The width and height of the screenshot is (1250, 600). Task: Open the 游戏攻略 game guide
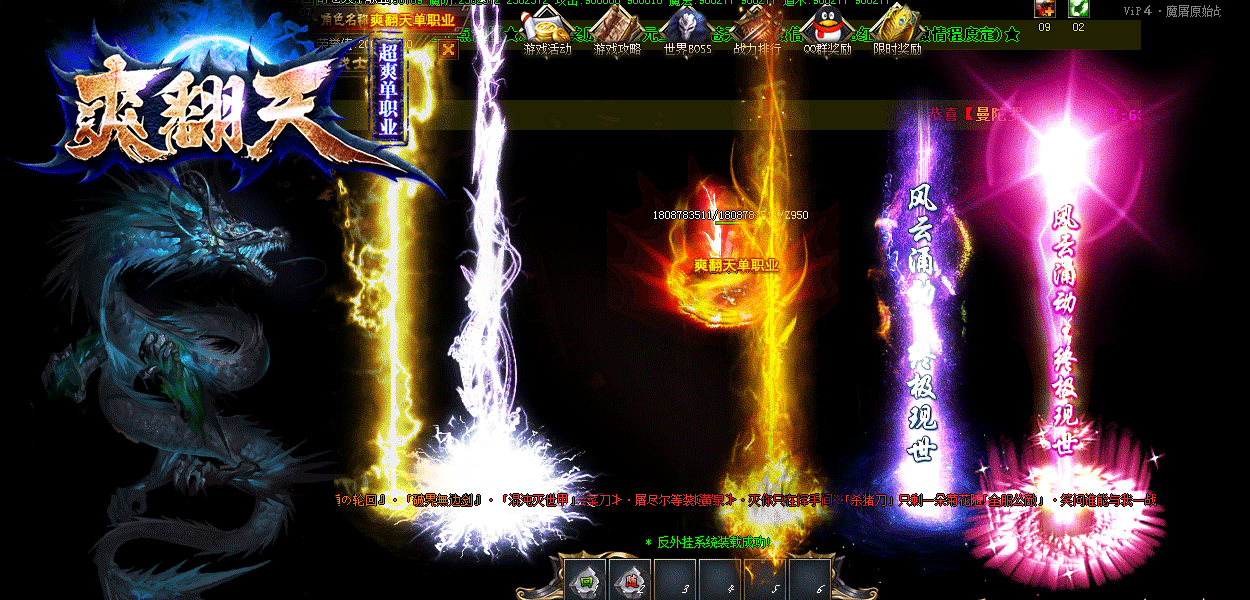(x=617, y=28)
